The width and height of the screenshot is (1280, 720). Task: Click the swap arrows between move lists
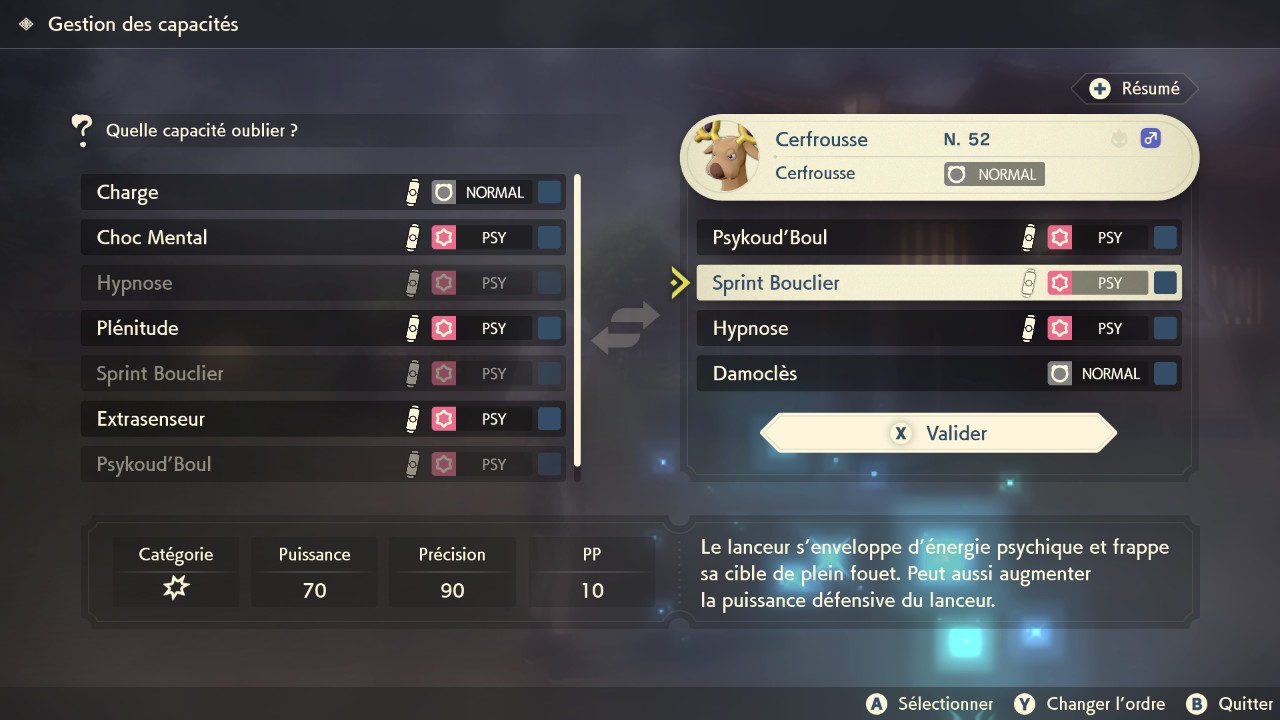point(626,328)
